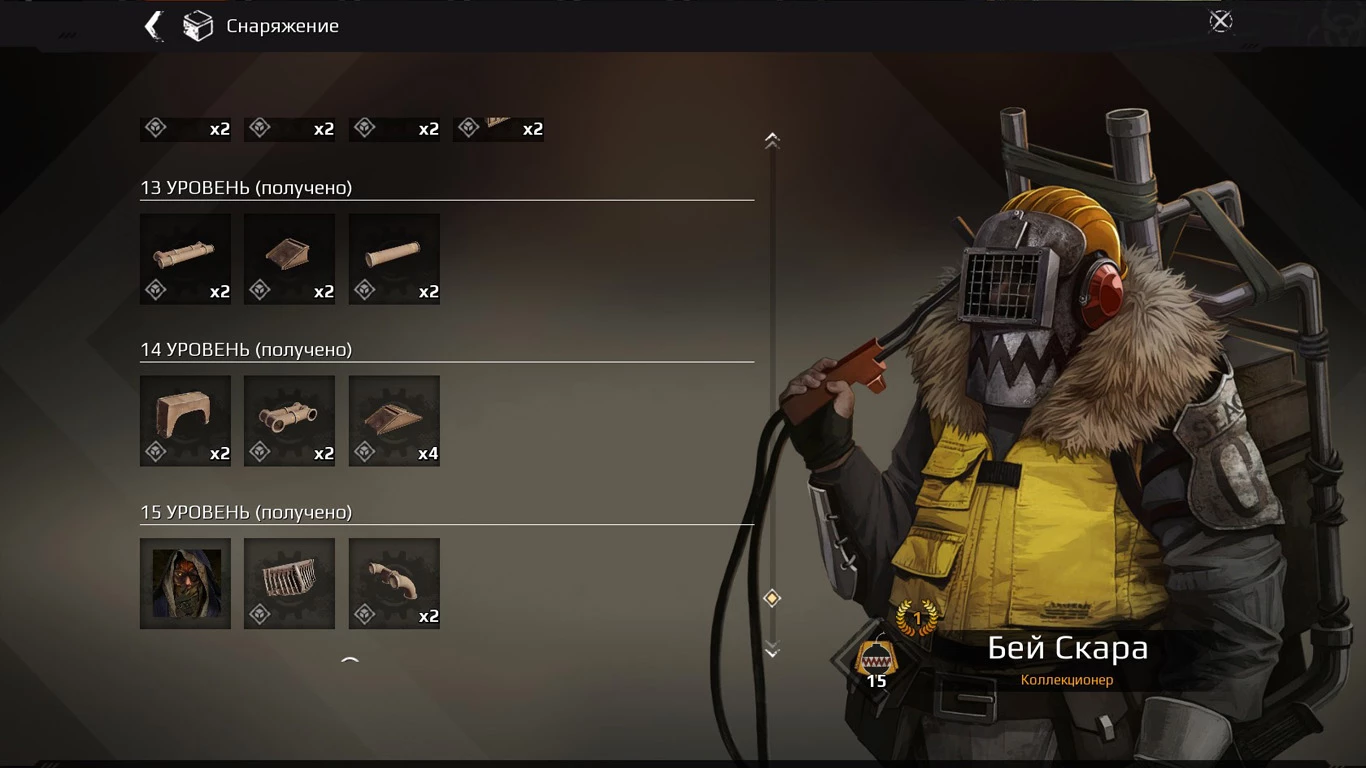Click the diamond scrollbar handle
The height and width of the screenshot is (768, 1366).
[x=772, y=598]
